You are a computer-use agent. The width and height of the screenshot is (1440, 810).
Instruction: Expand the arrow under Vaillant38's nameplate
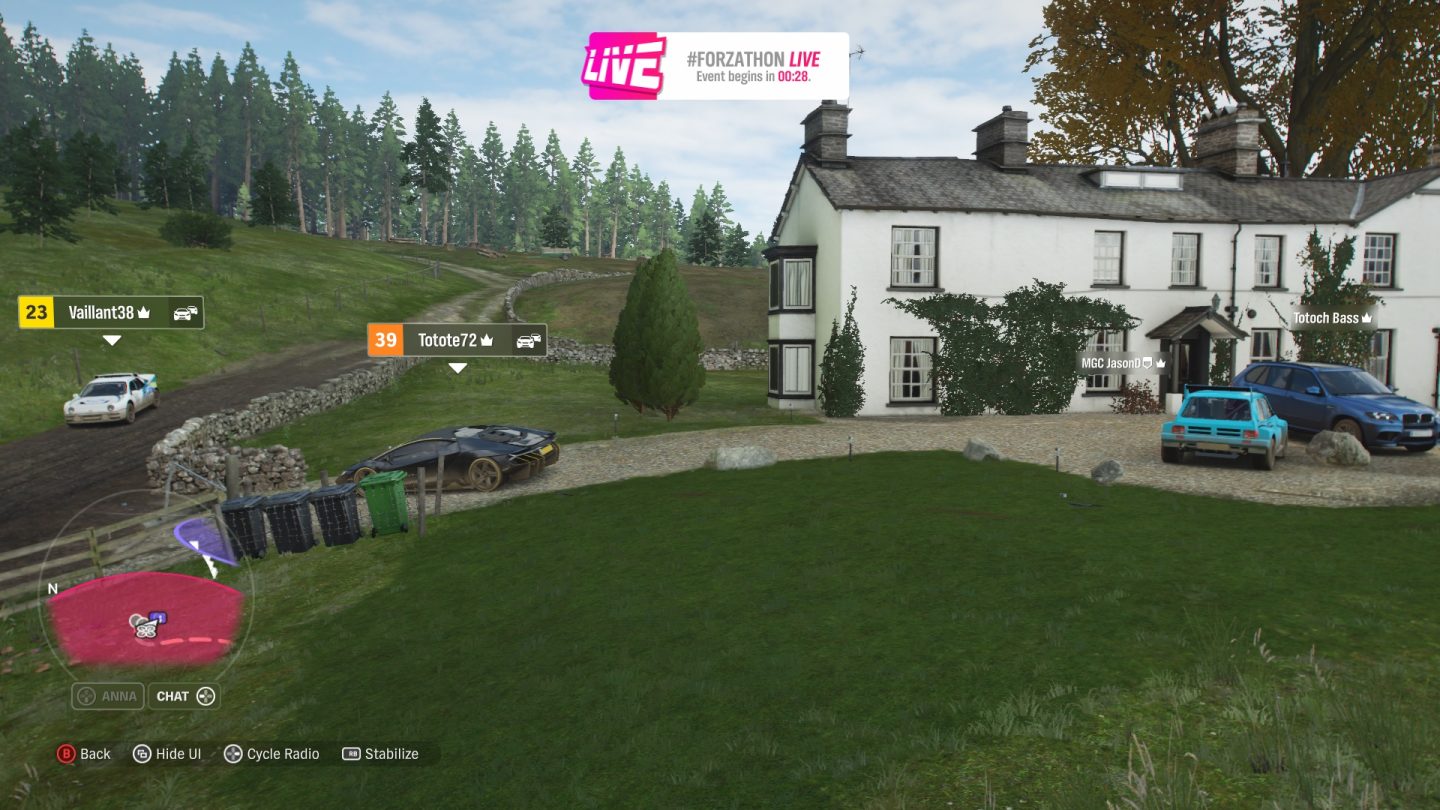tap(110, 338)
